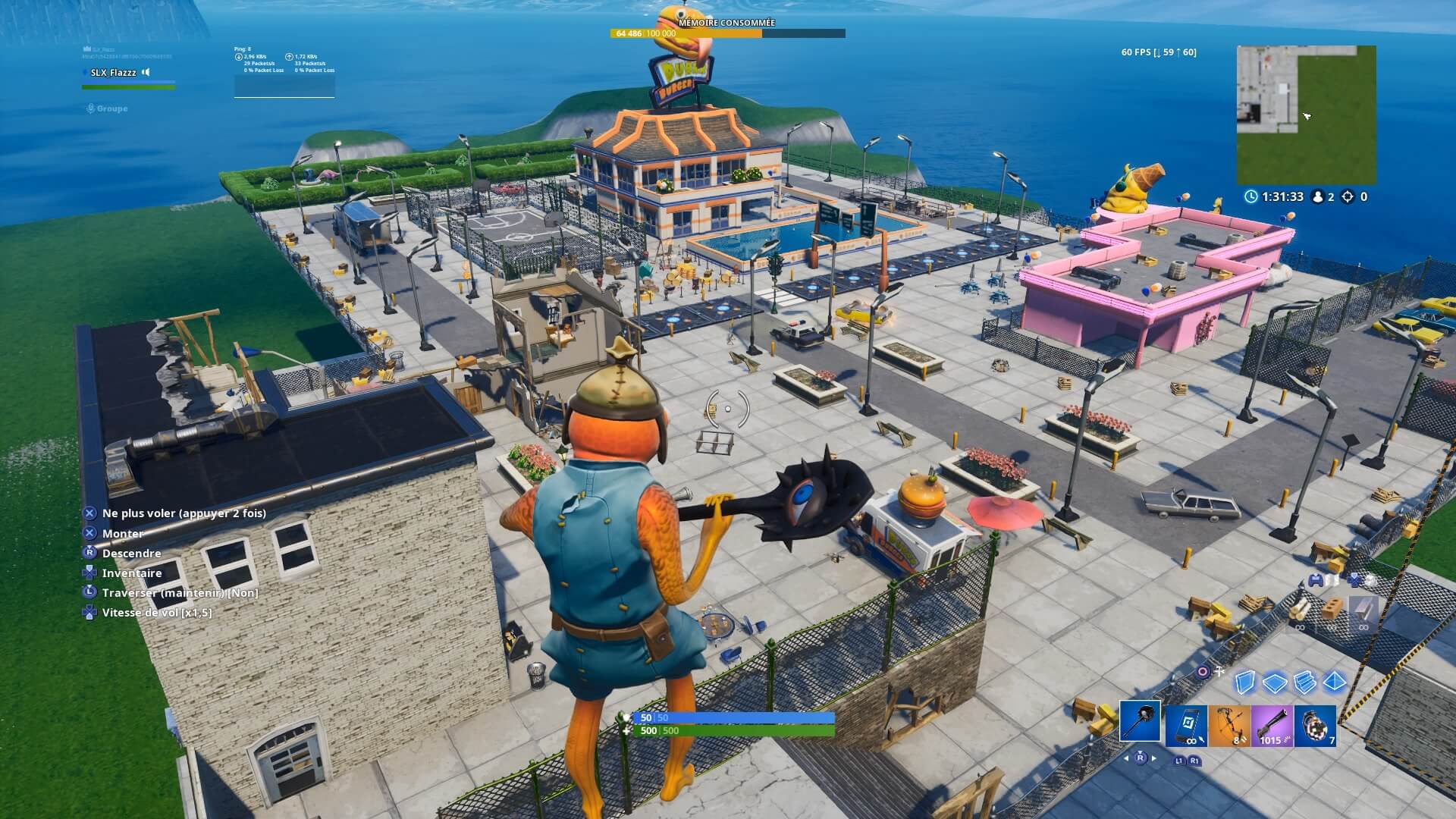Viewport: 1456px width, 819px height.
Task: Open the Inventaire menu
Action: (x=132, y=573)
